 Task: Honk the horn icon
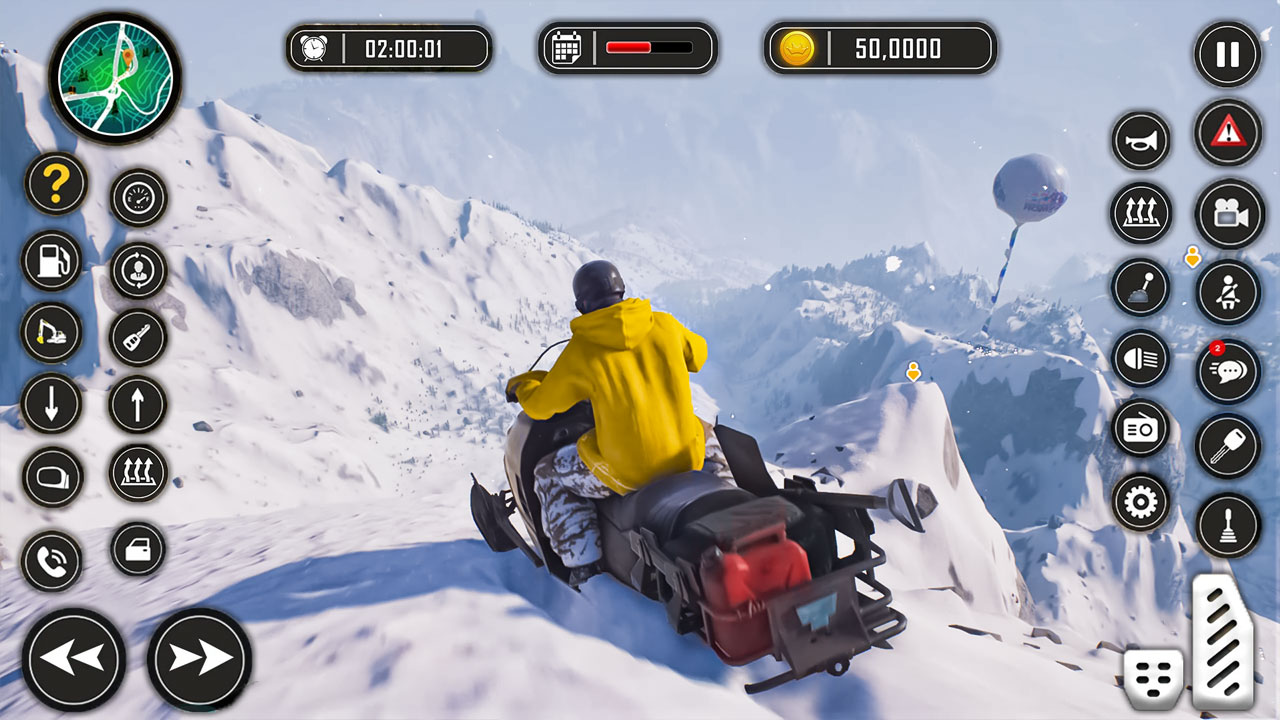(x=1141, y=140)
